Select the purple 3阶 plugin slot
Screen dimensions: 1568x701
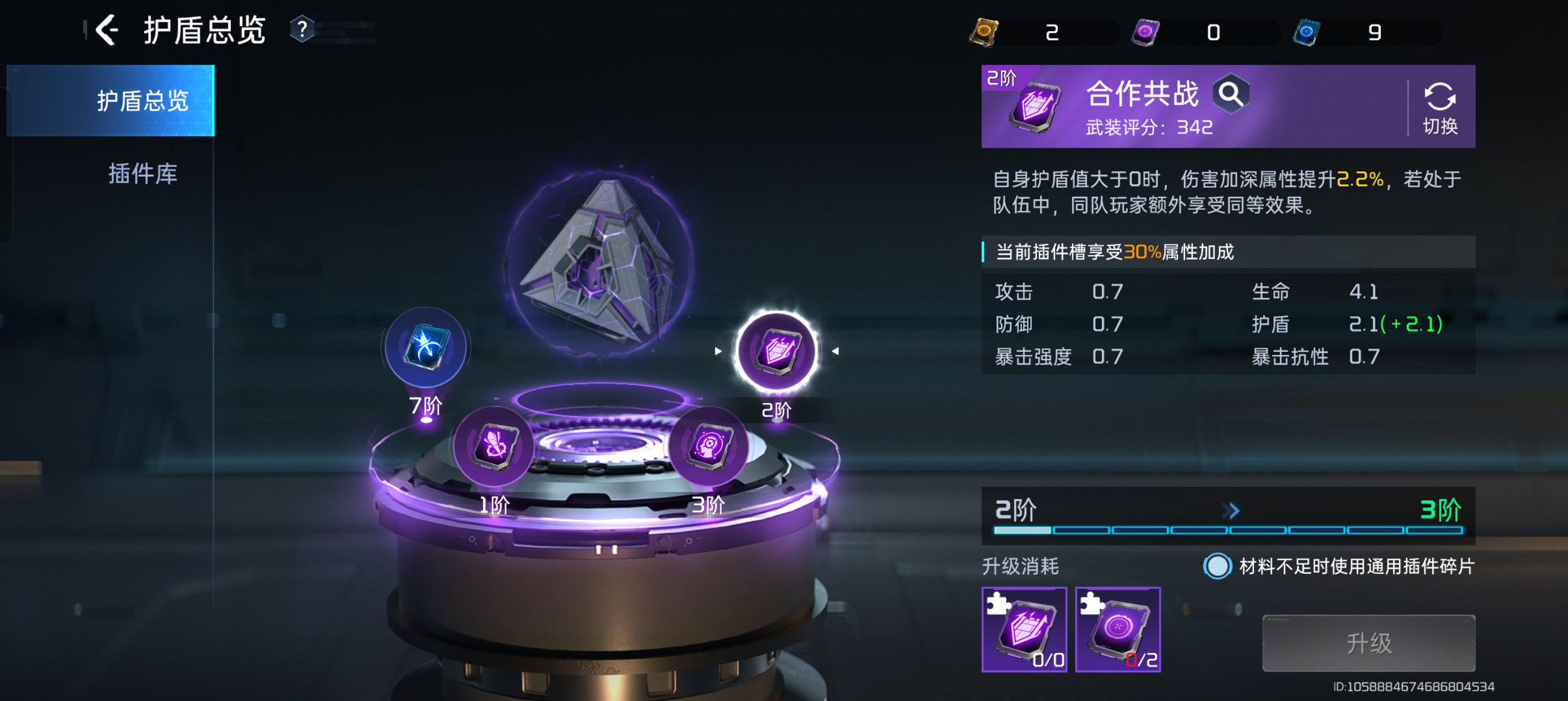pos(709,447)
